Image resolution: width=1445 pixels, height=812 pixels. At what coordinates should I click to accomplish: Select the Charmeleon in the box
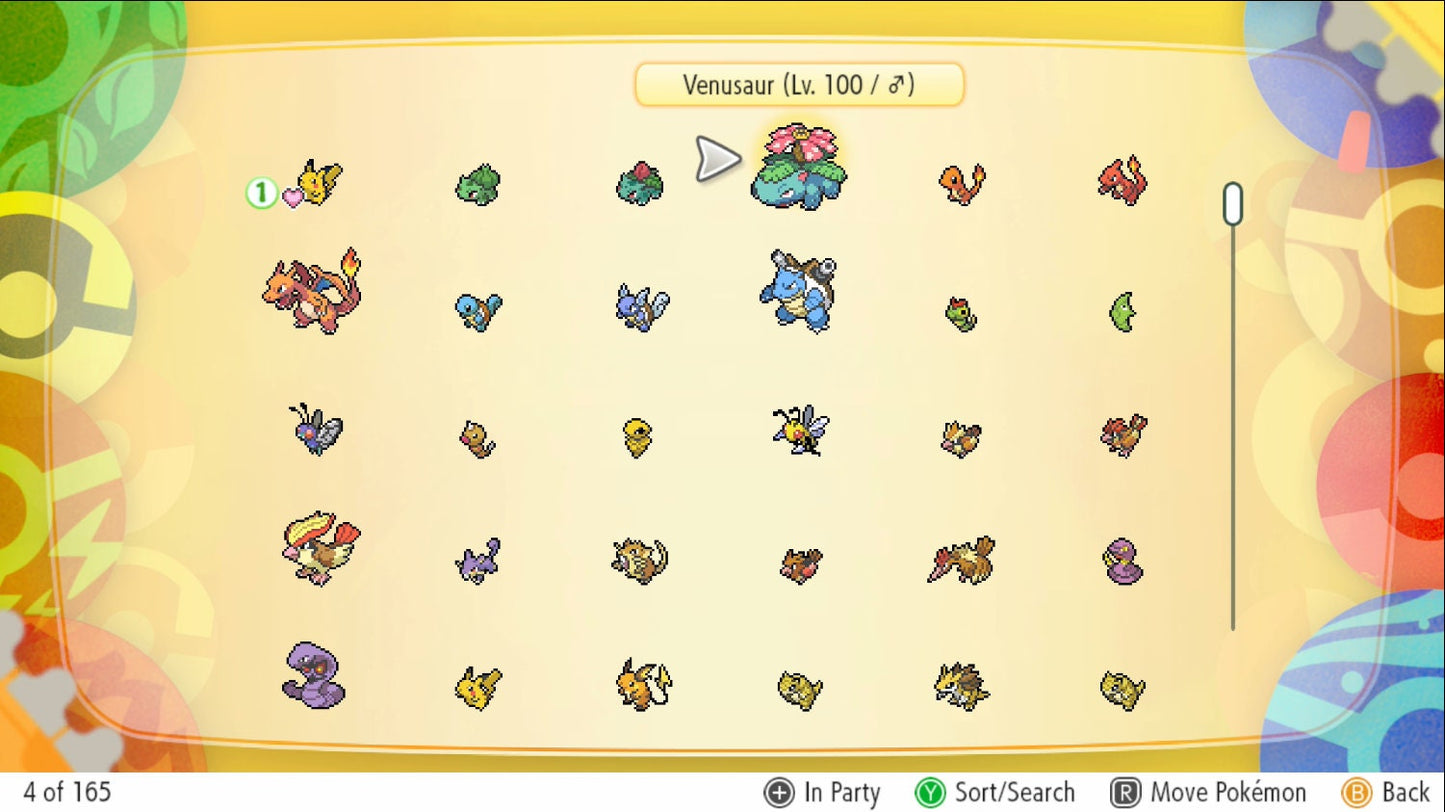[1122, 182]
